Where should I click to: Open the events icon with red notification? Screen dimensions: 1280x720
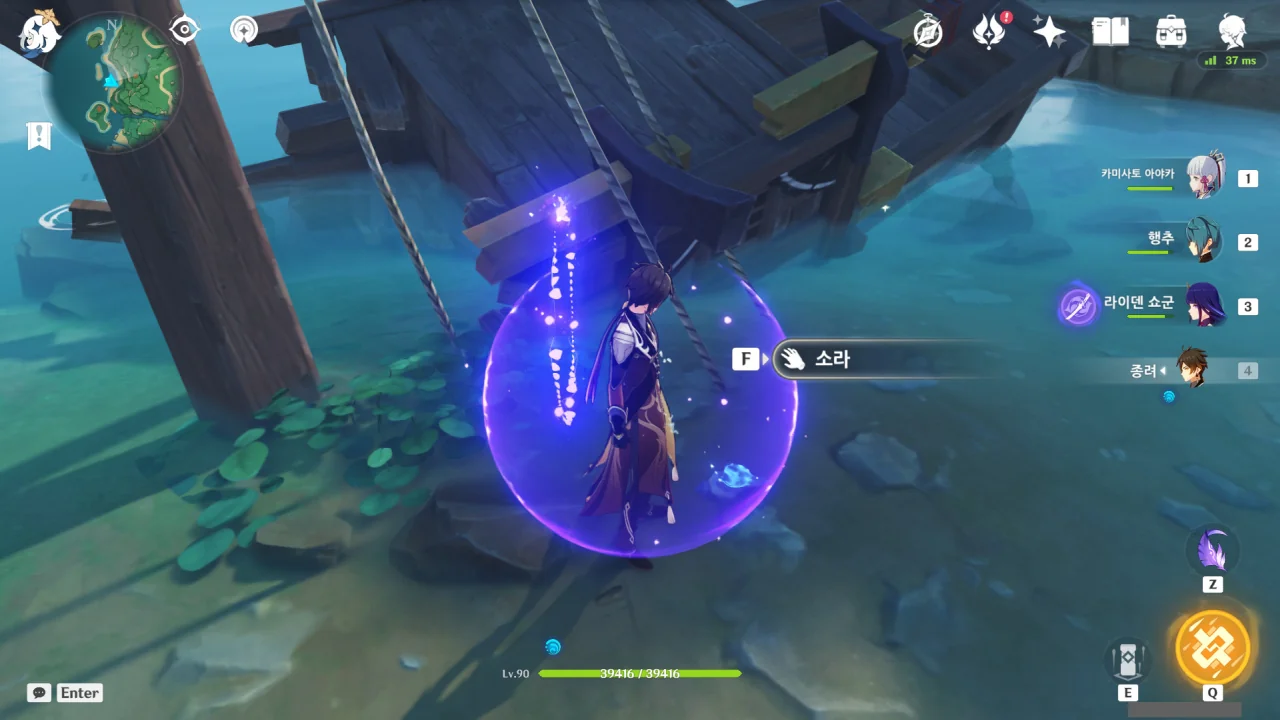coord(989,32)
